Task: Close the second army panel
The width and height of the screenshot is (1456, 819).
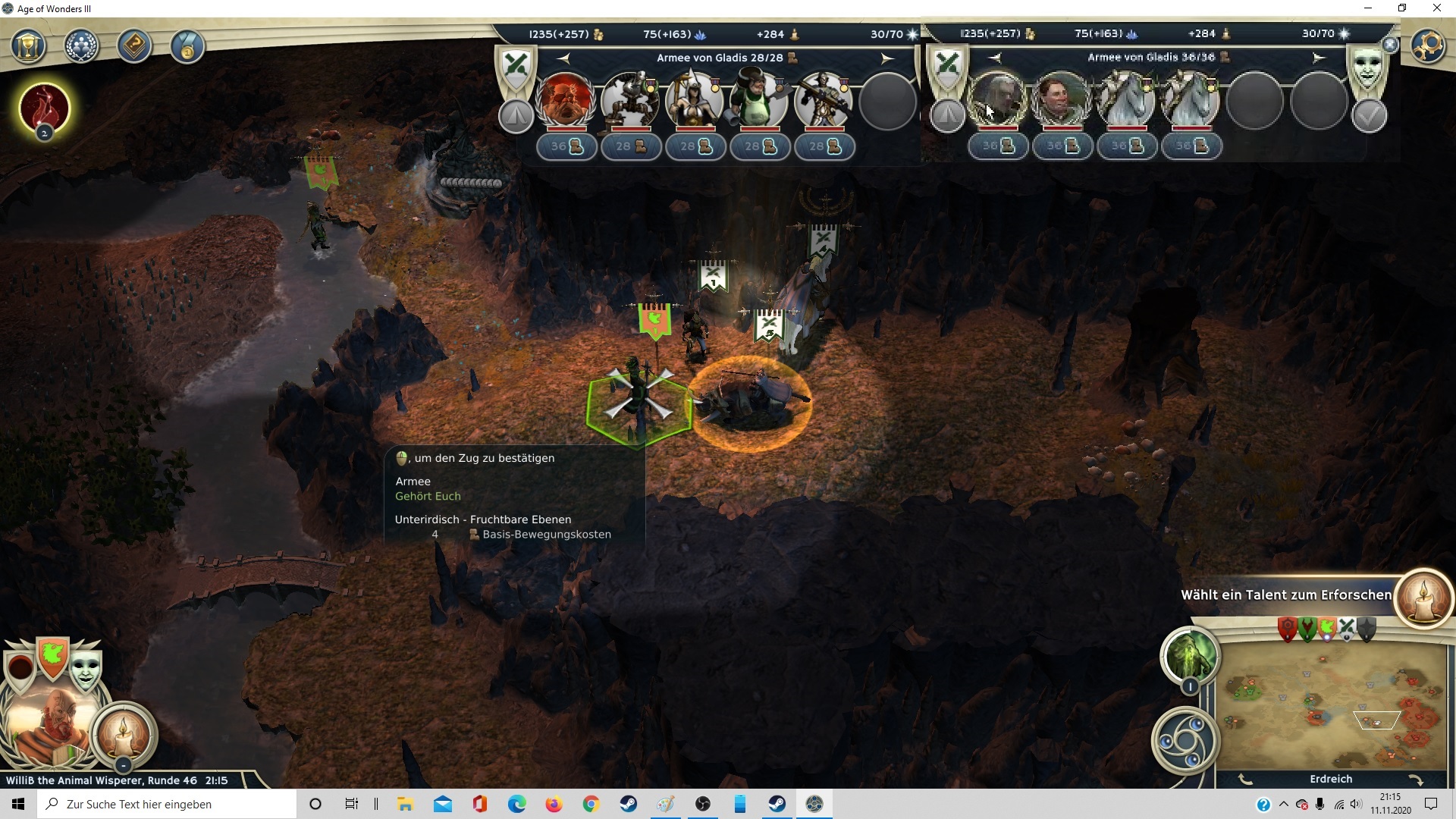Action: click(x=1390, y=45)
